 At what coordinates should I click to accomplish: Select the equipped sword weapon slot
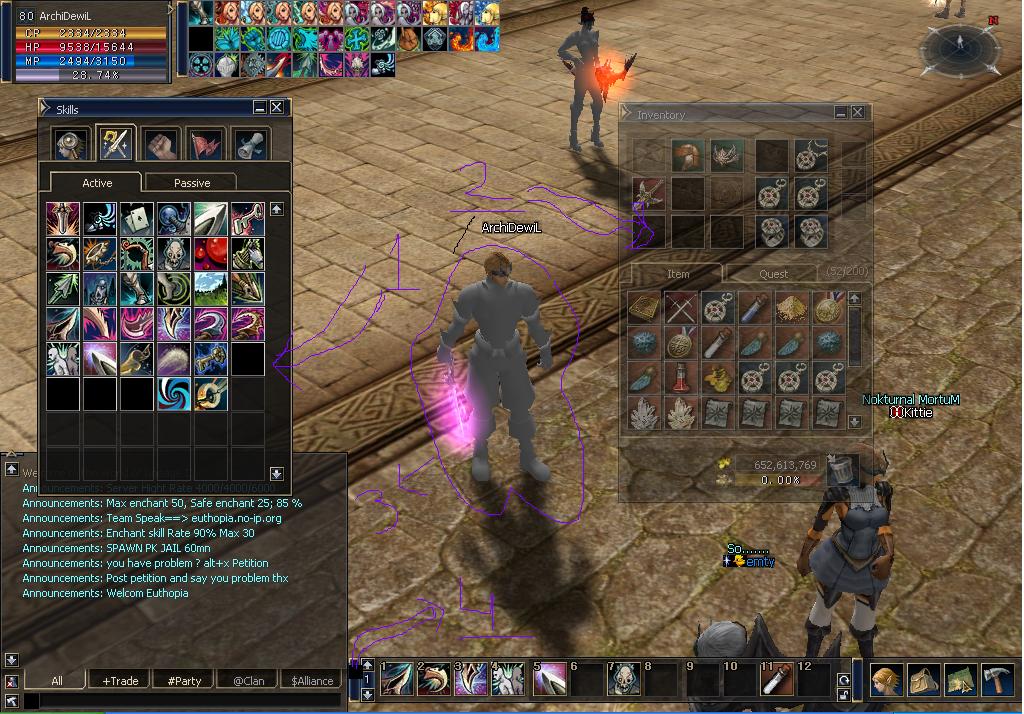[646, 193]
